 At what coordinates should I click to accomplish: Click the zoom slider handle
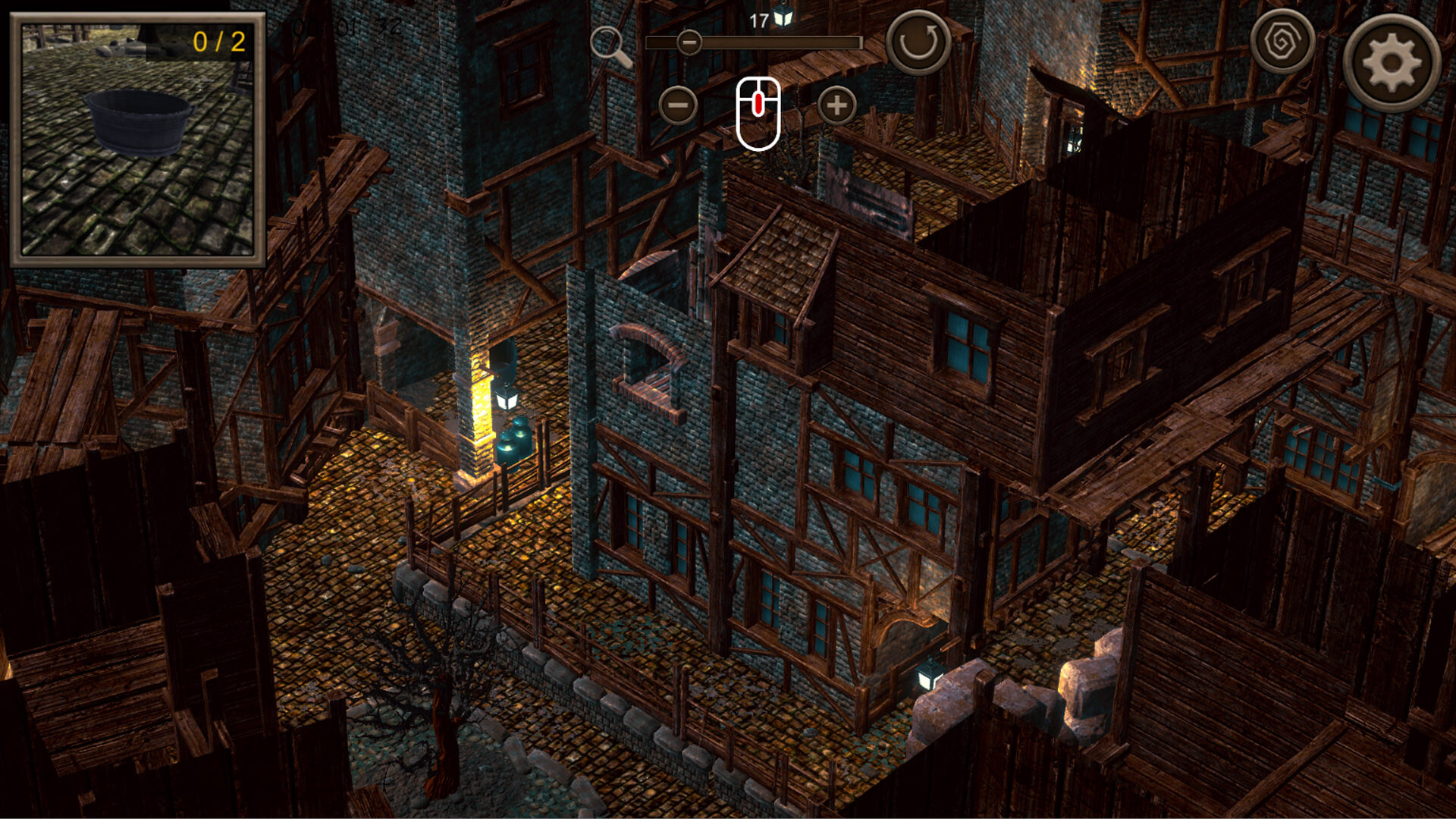click(689, 44)
